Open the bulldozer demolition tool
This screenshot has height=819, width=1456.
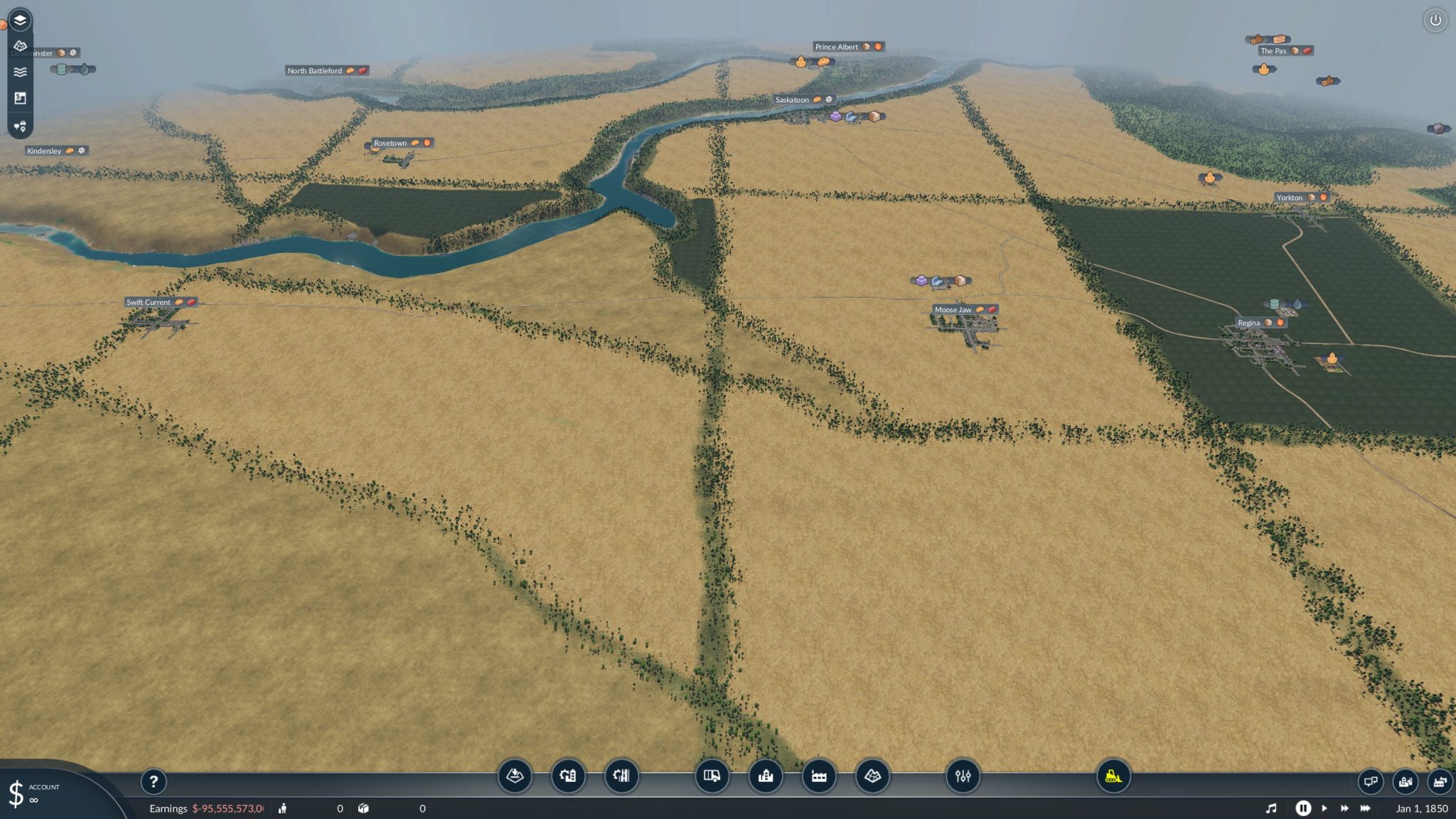point(1113,777)
